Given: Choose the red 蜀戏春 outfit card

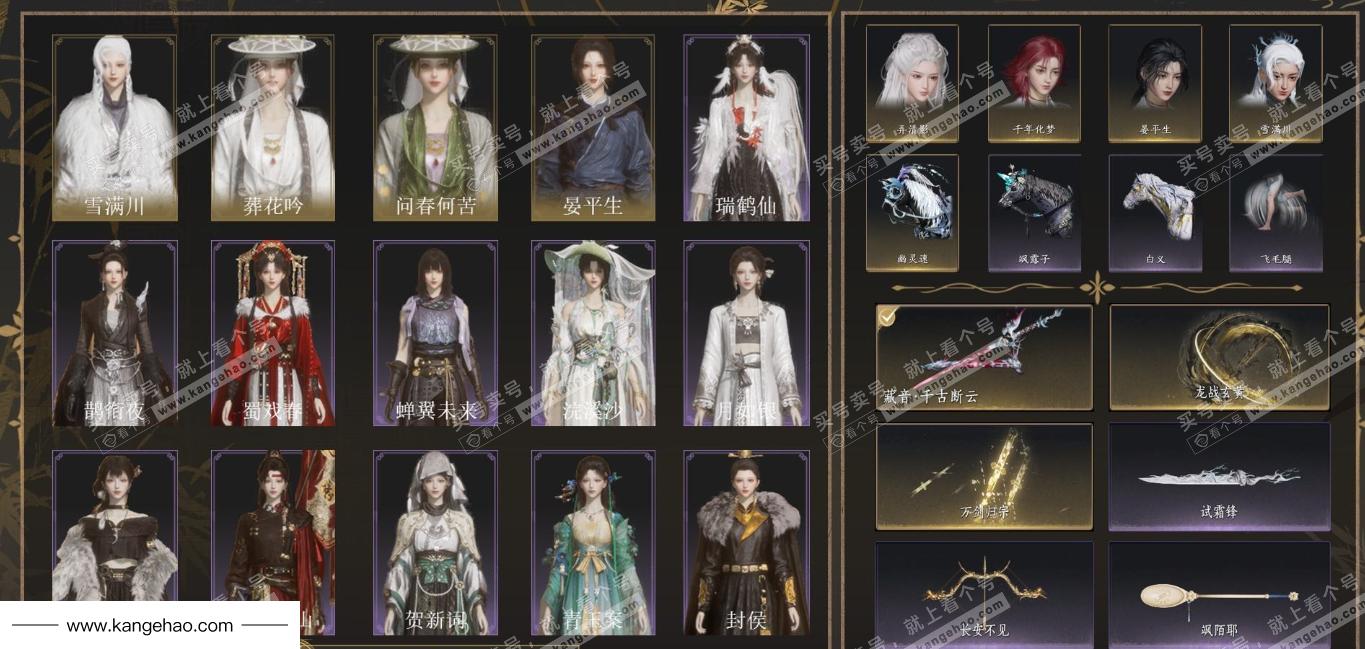Looking at the screenshot, I should pos(273,333).
